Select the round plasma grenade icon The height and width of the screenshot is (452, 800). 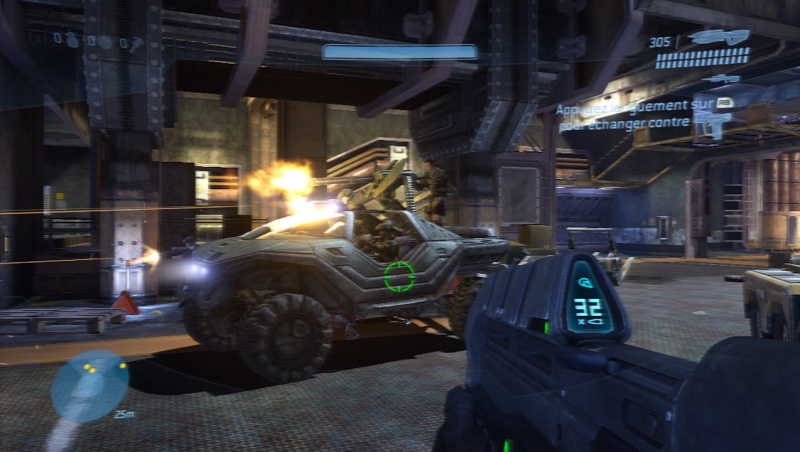pos(105,42)
